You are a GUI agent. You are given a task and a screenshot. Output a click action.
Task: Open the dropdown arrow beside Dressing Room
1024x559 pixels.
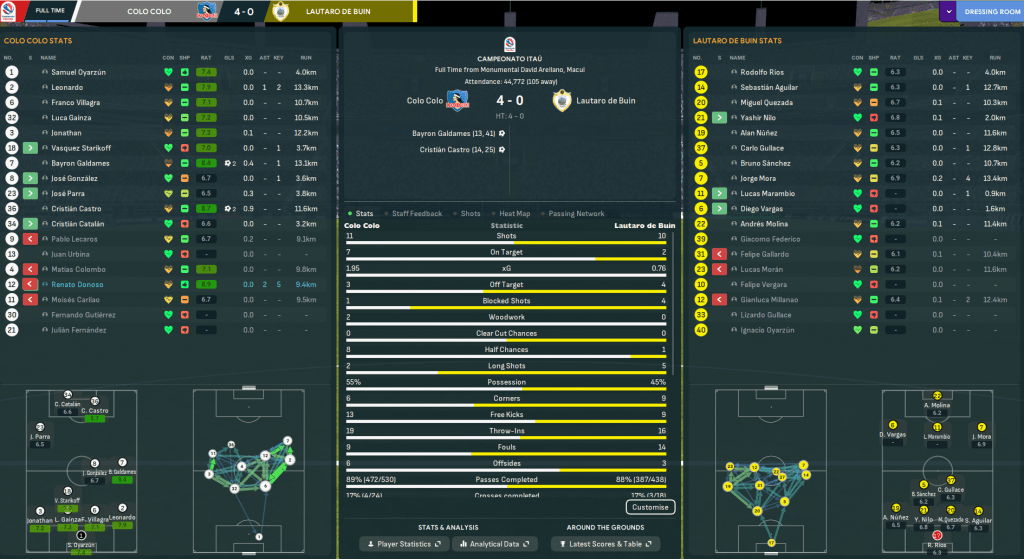pyautogui.click(x=947, y=12)
